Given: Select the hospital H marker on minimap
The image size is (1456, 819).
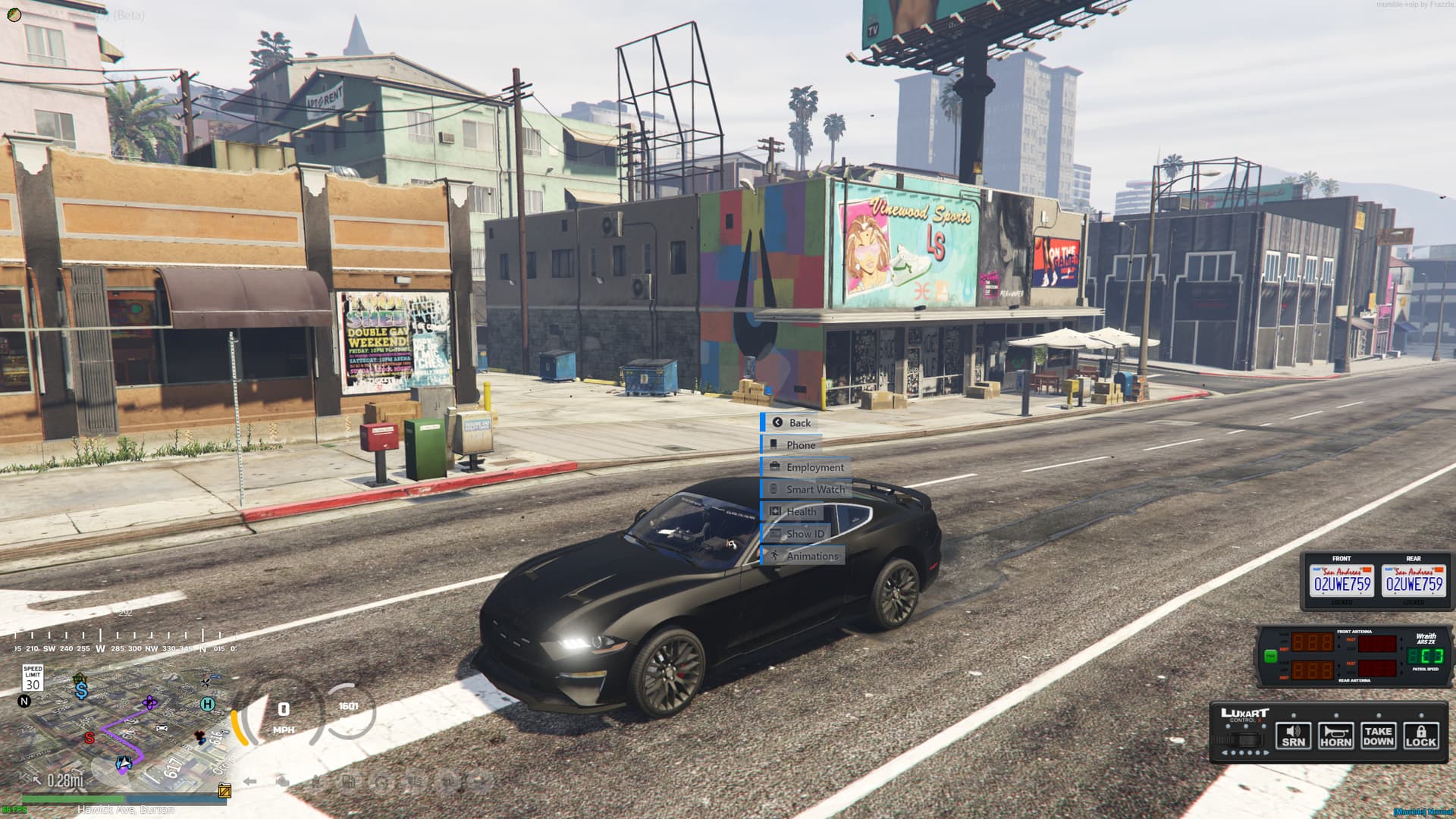Looking at the screenshot, I should (207, 704).
